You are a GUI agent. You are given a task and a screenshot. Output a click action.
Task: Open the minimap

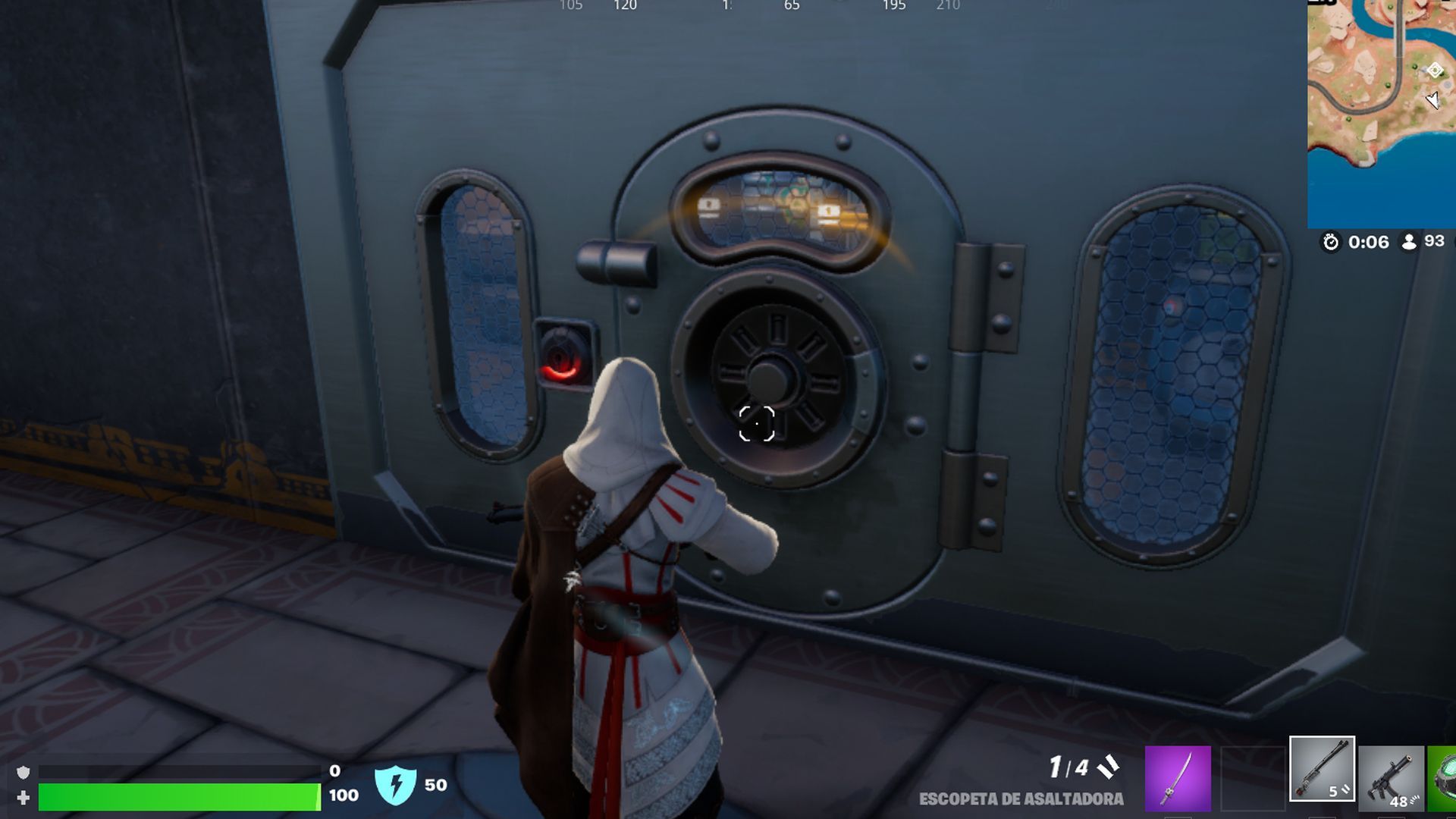click(x=1381, y=114)
